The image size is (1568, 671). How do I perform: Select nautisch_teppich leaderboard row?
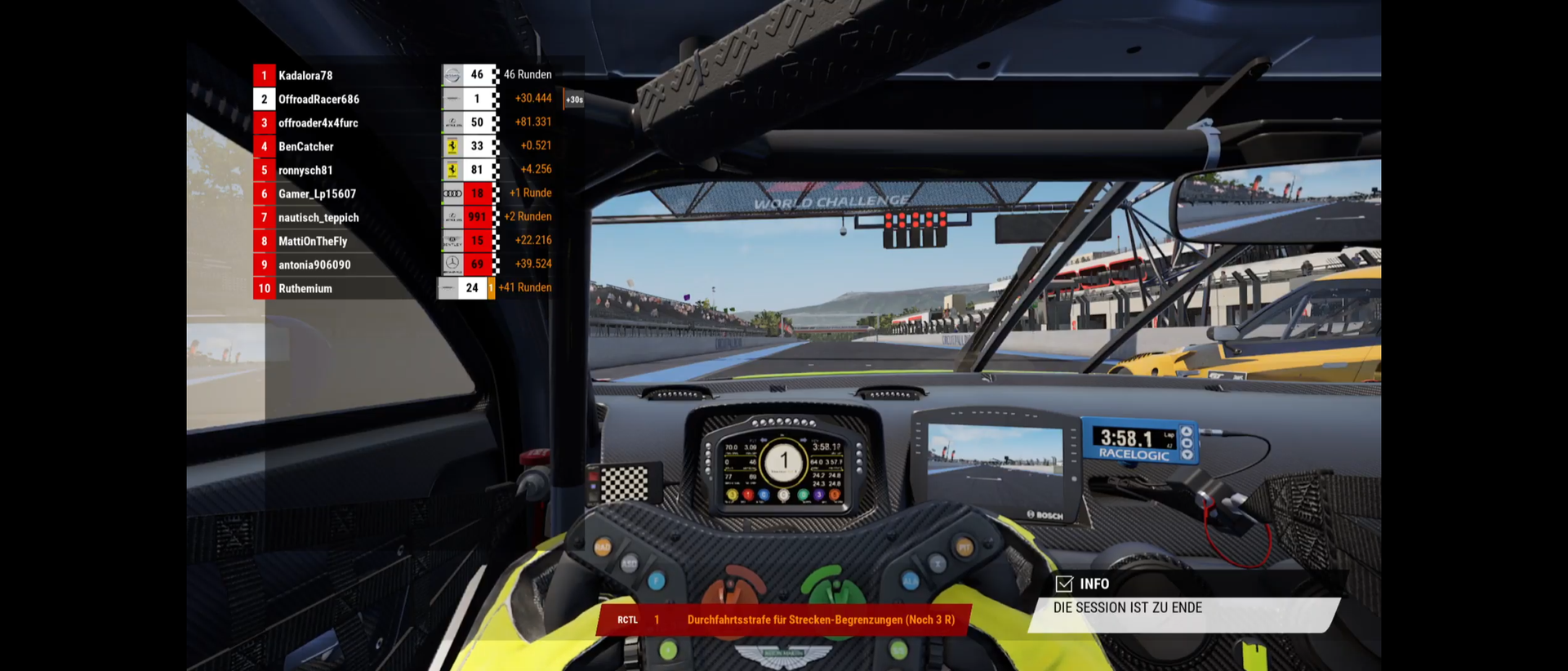[x=318, y=218]
